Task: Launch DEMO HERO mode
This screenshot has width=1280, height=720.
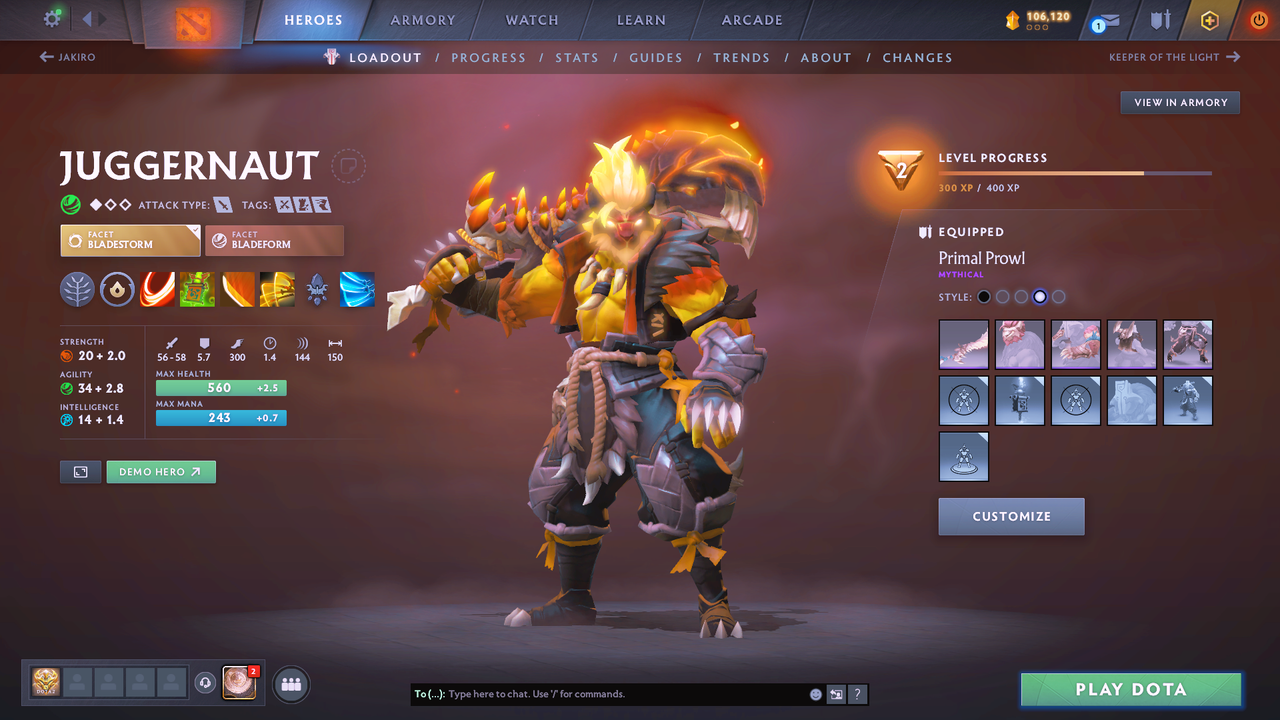Action: 161,471
